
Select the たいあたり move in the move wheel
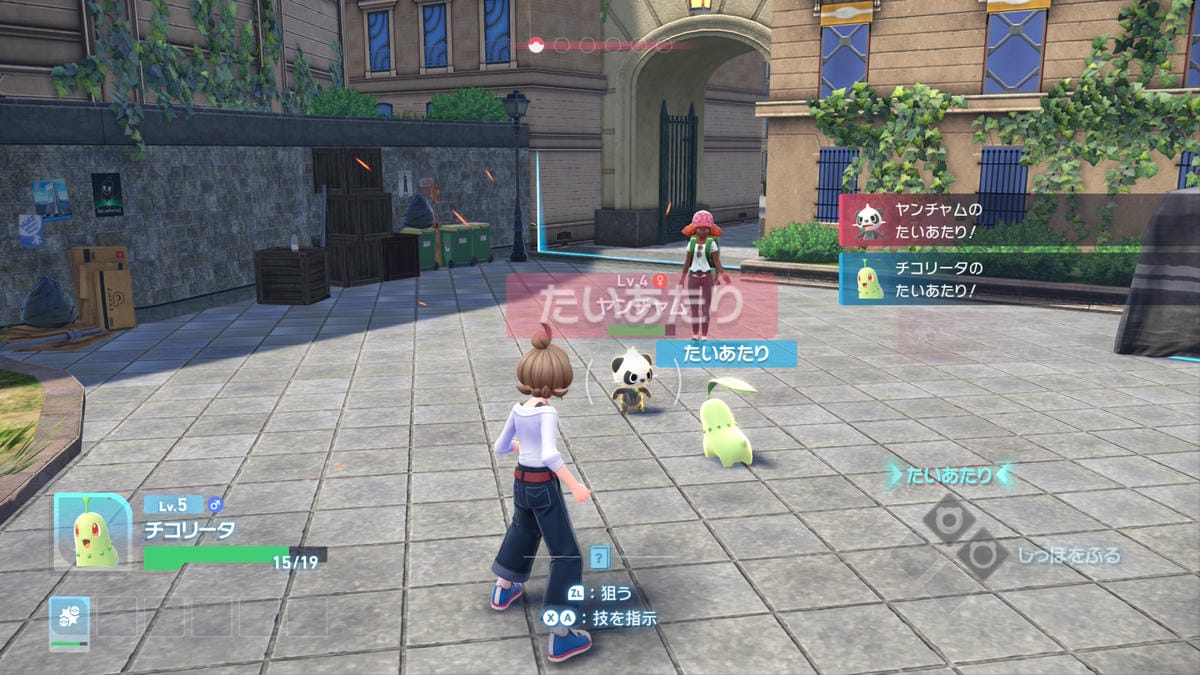[948, 476]
